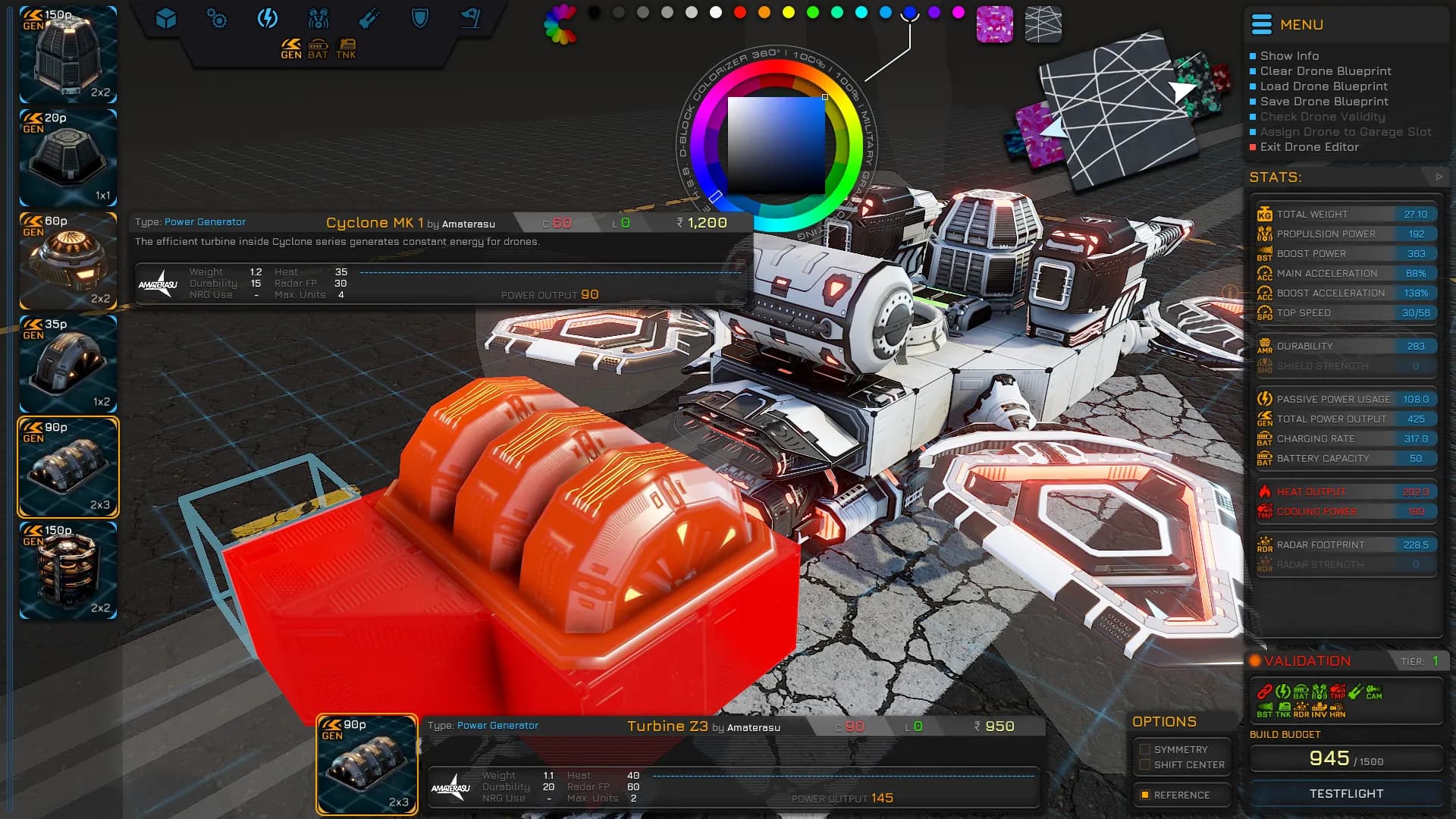Click Show Info in the menu
The image size is (1456, 819).
click(1289, 56)
